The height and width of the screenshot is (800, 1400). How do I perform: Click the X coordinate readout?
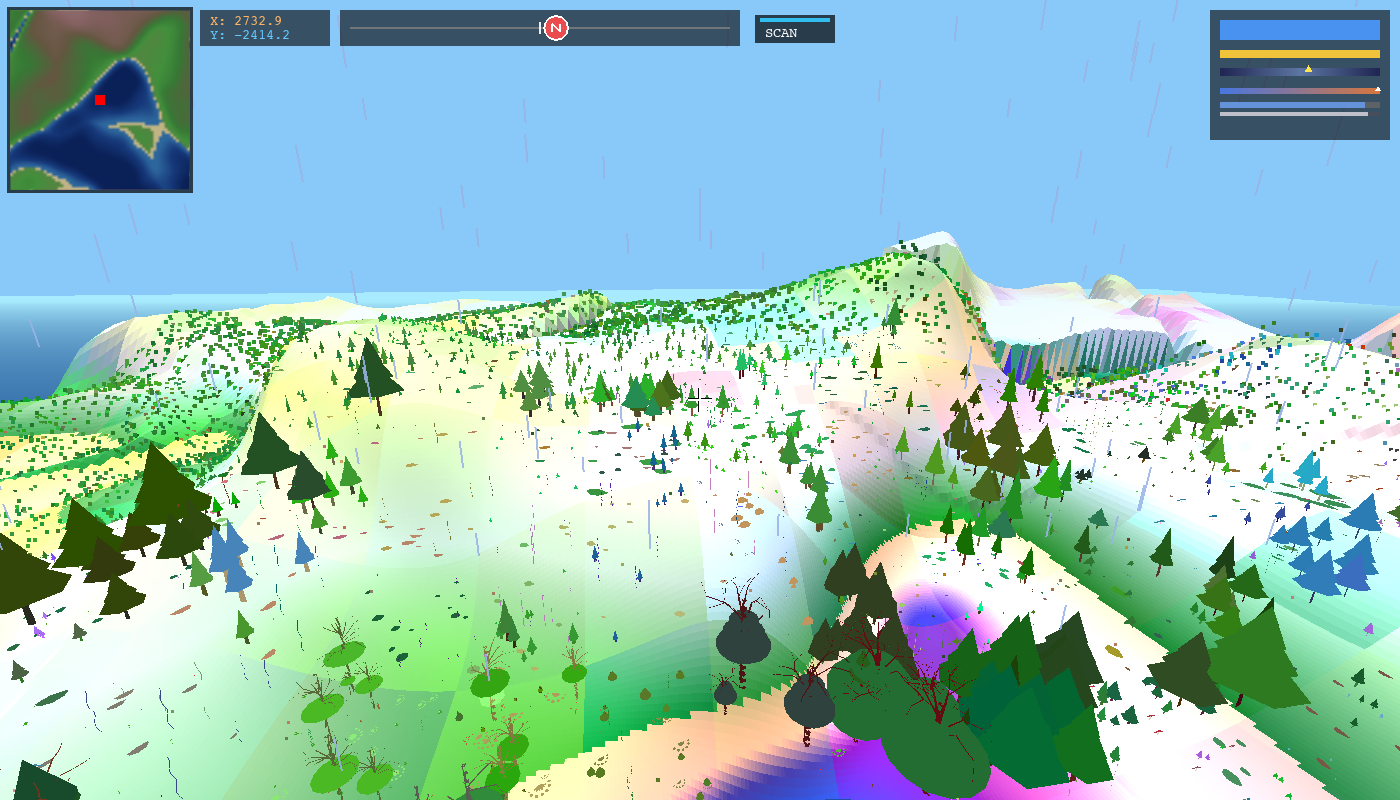(x=245, y=19)
